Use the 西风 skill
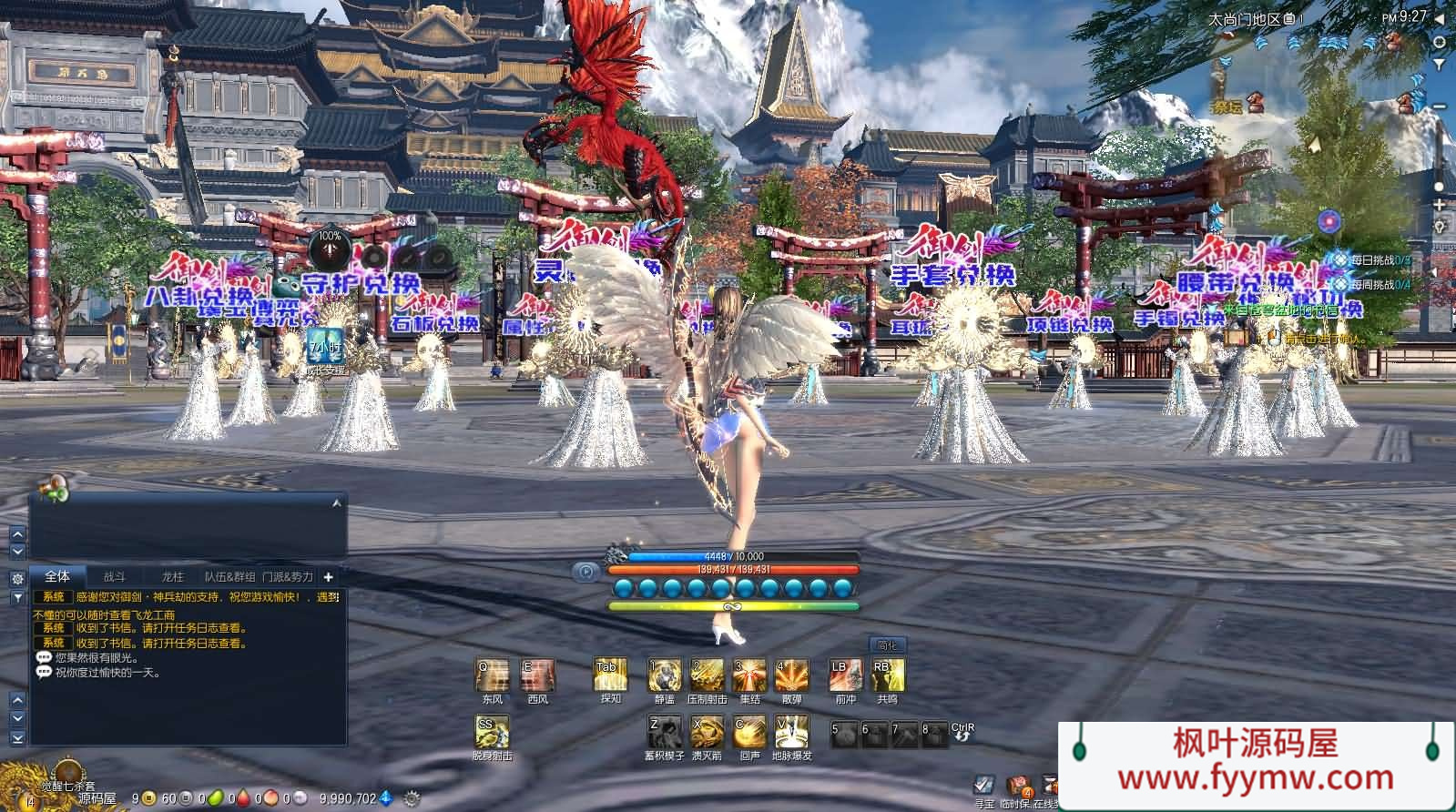Viewport: 1456px width, 812px height. [537, 676]
